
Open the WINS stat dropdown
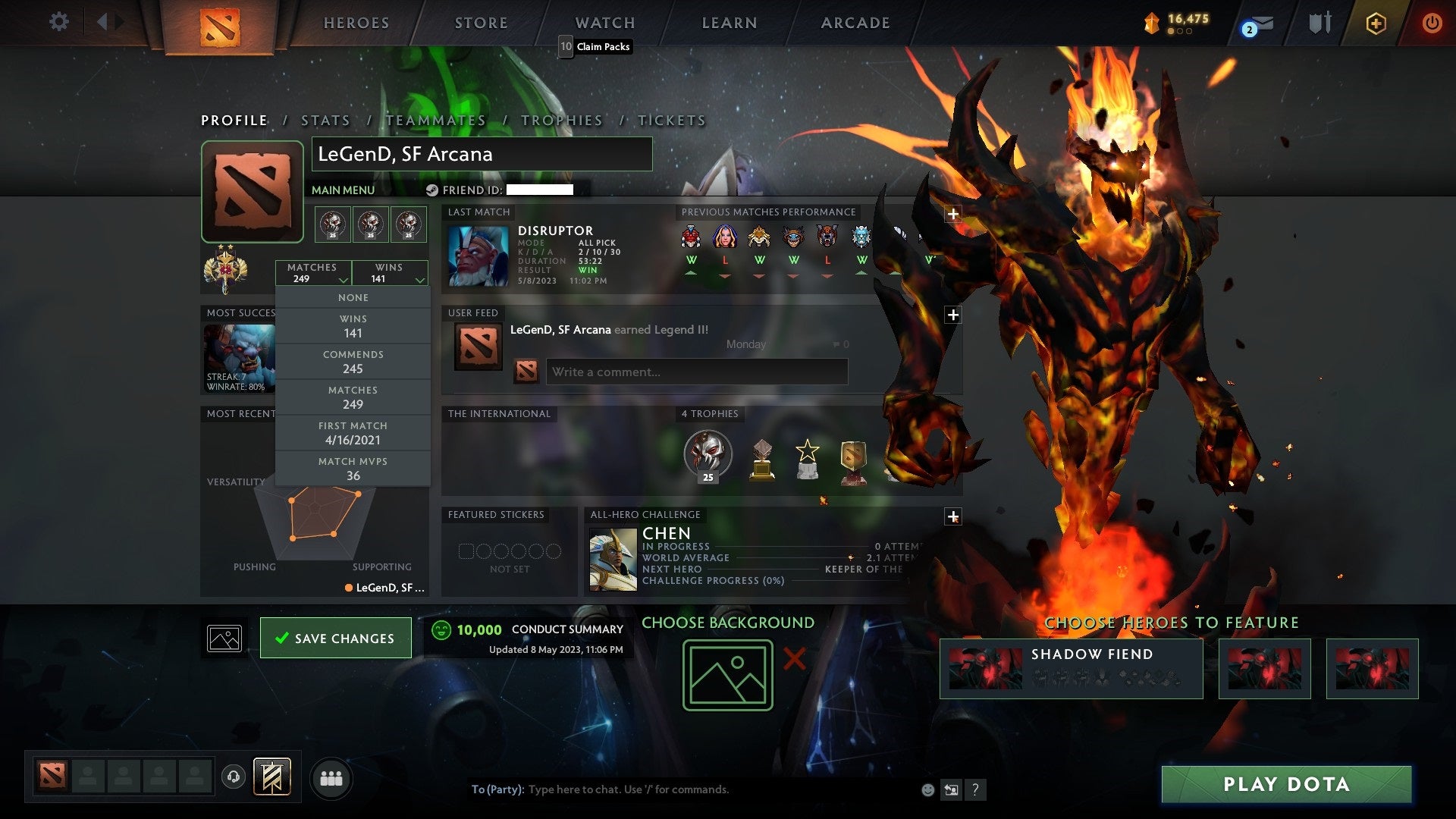[x=389, y=273]
